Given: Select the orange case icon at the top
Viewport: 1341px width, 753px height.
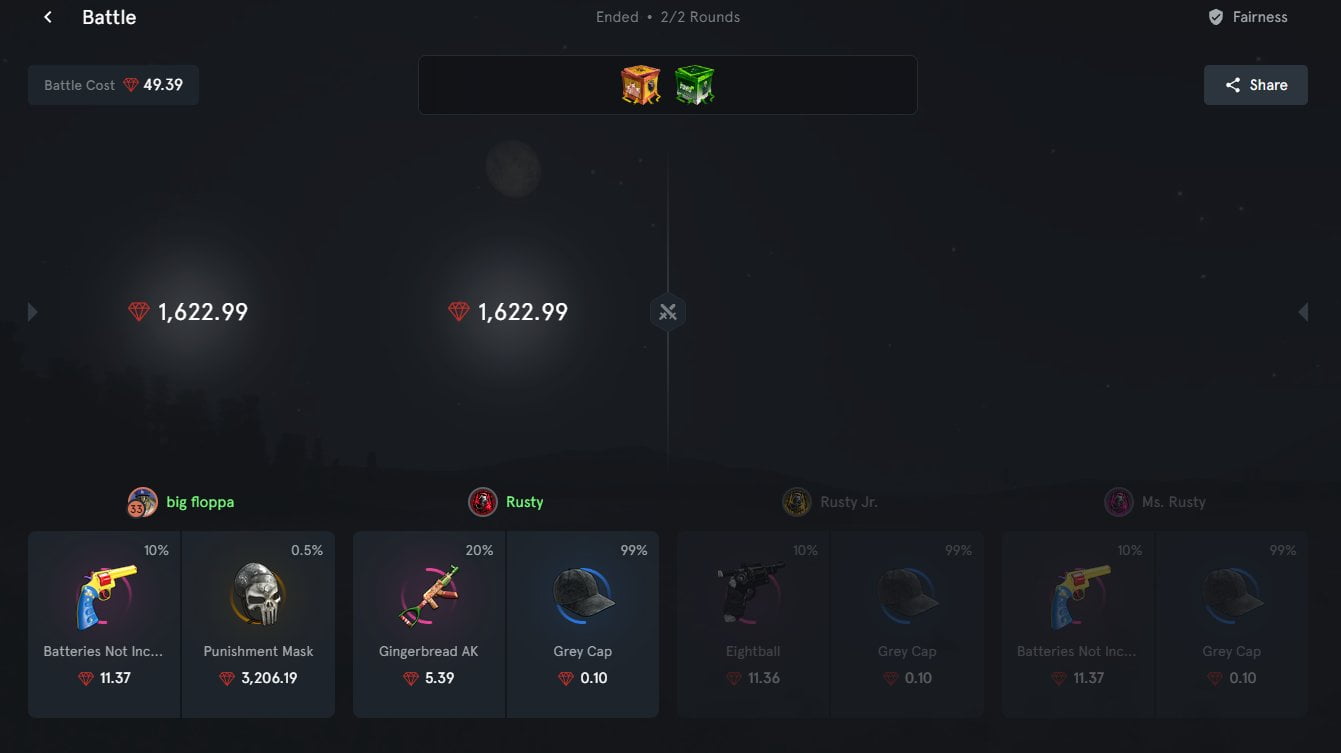Looking at the screenshot, I should pos(640,85).
